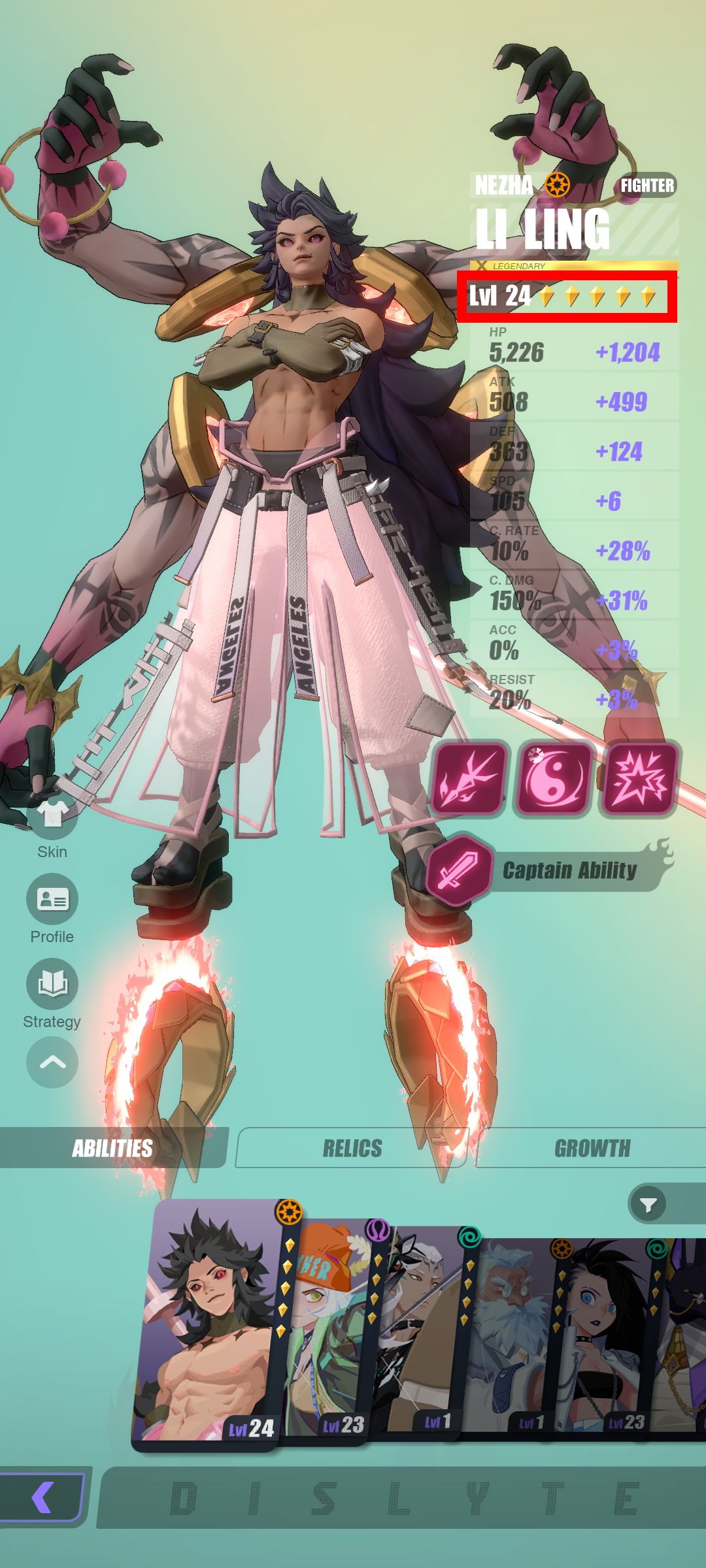The image size is (706, 1568).
Task: Open the hero list filter
Action: point(648,1204)
